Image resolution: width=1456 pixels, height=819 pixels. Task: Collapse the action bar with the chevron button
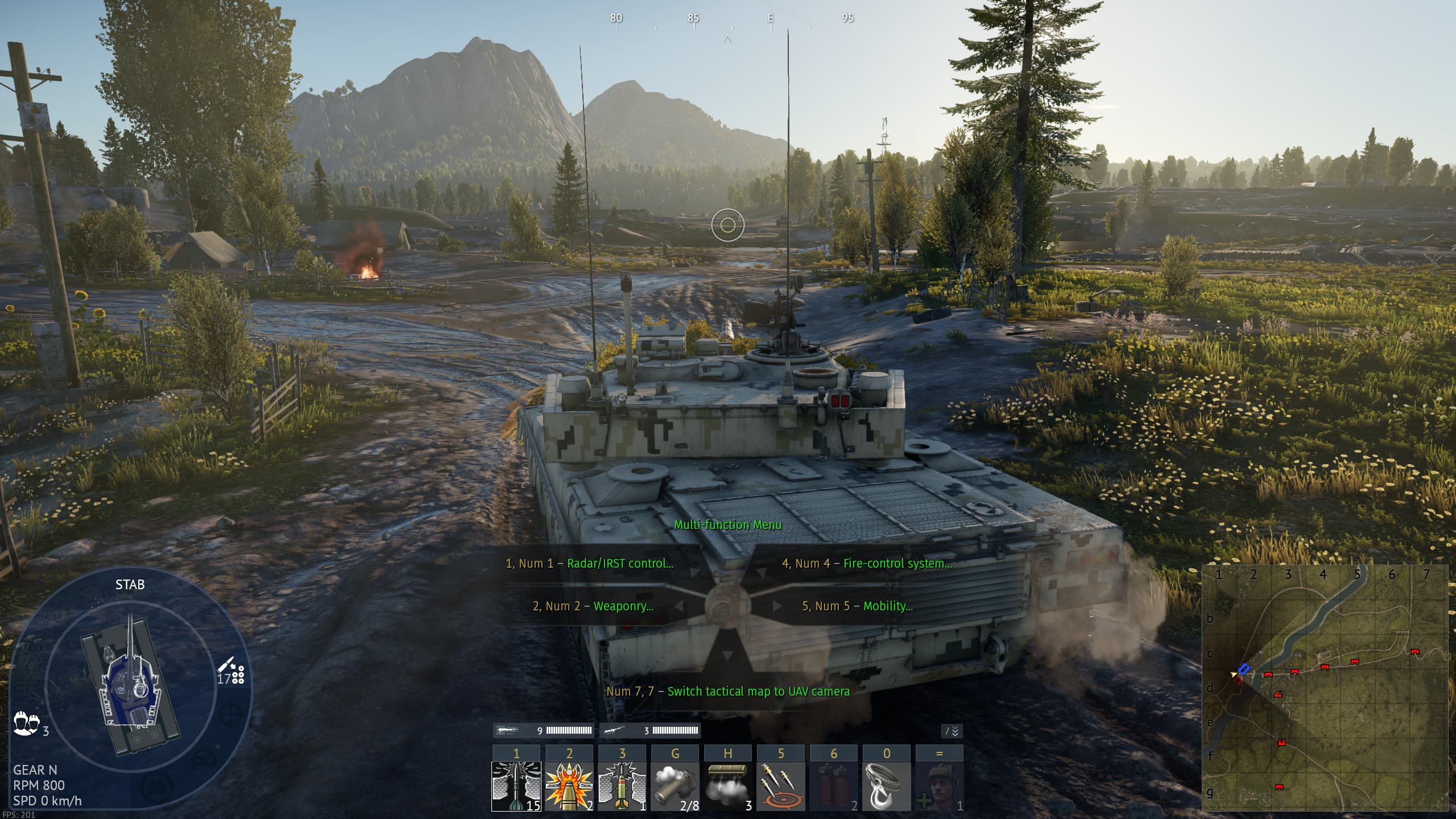coord(952,731)
